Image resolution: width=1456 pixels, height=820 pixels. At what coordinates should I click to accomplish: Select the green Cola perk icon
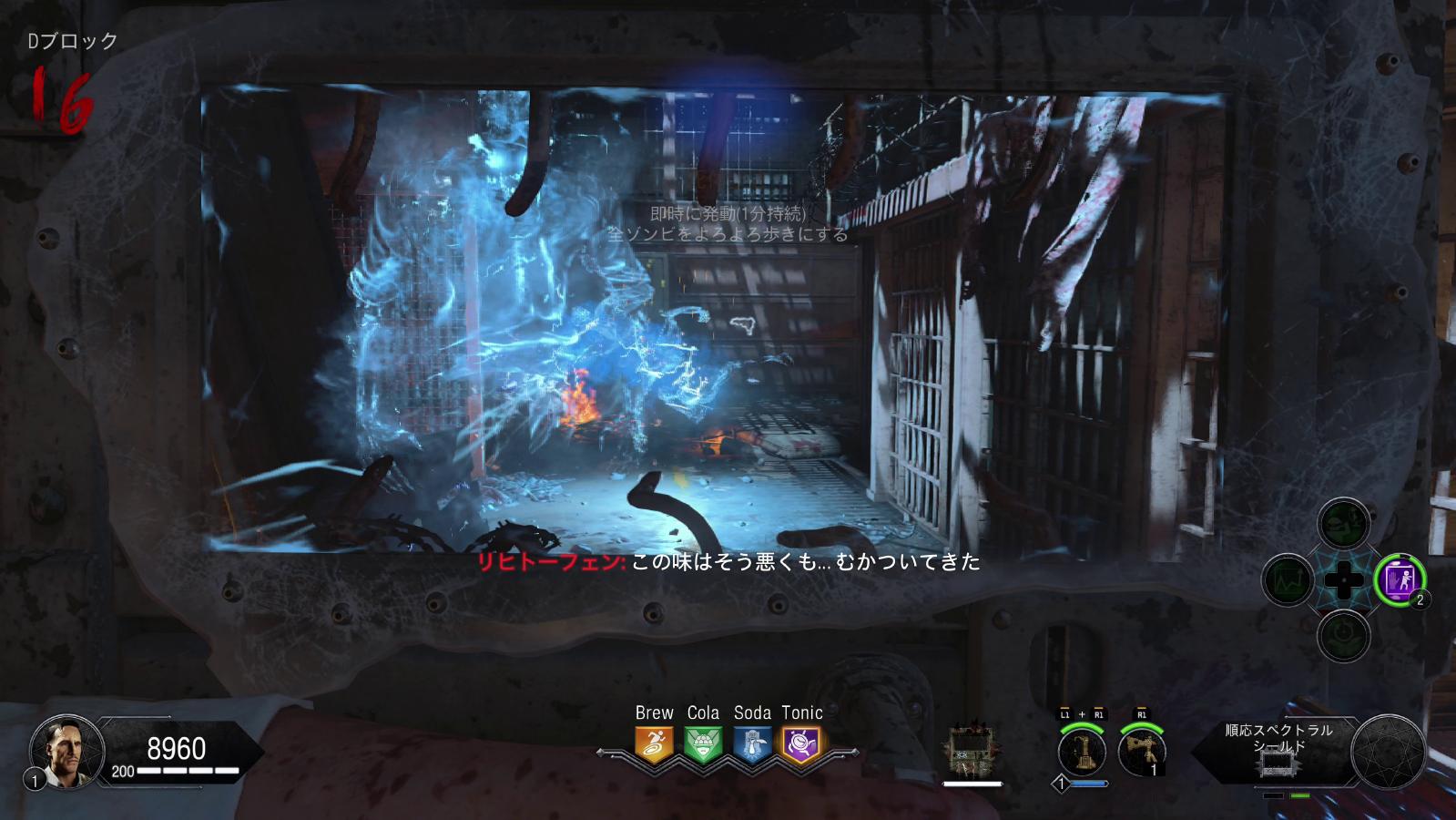pyautogui.click(x=703, y=744)
